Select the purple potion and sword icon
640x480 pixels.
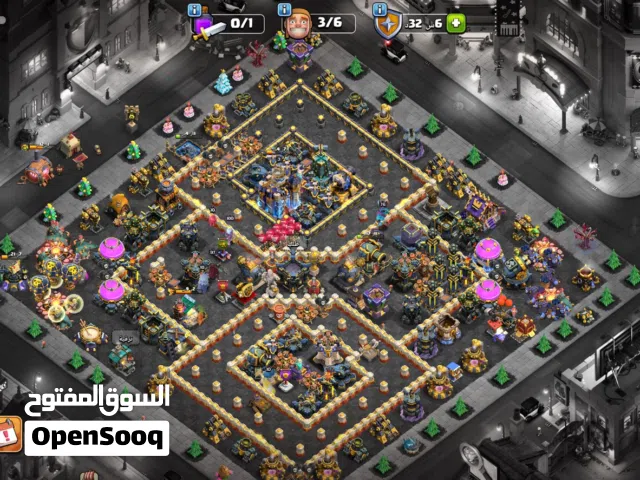tap(205, 25)
